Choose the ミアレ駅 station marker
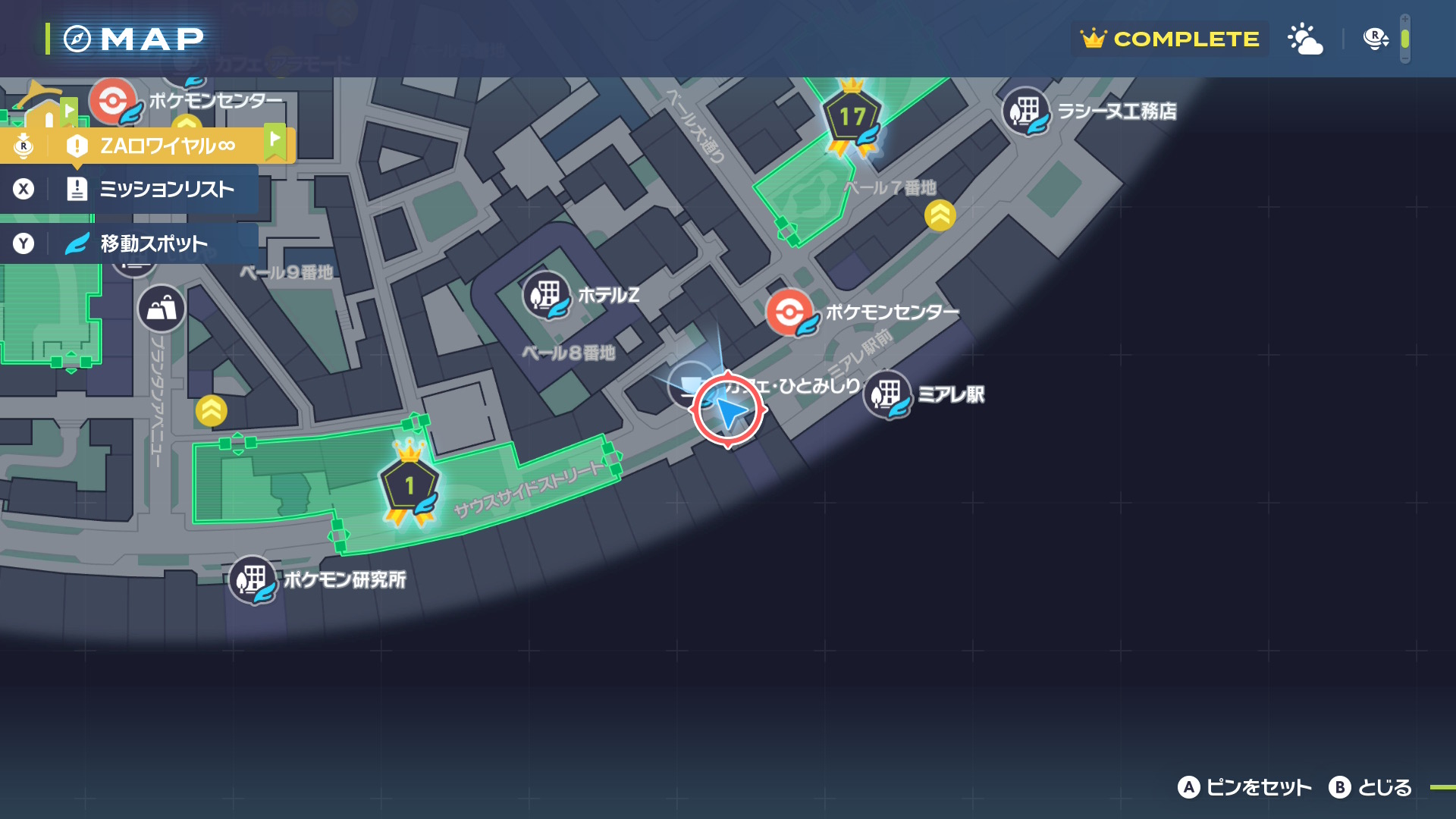The height and width of the screenshot is (819, 1456). (886, 394)
